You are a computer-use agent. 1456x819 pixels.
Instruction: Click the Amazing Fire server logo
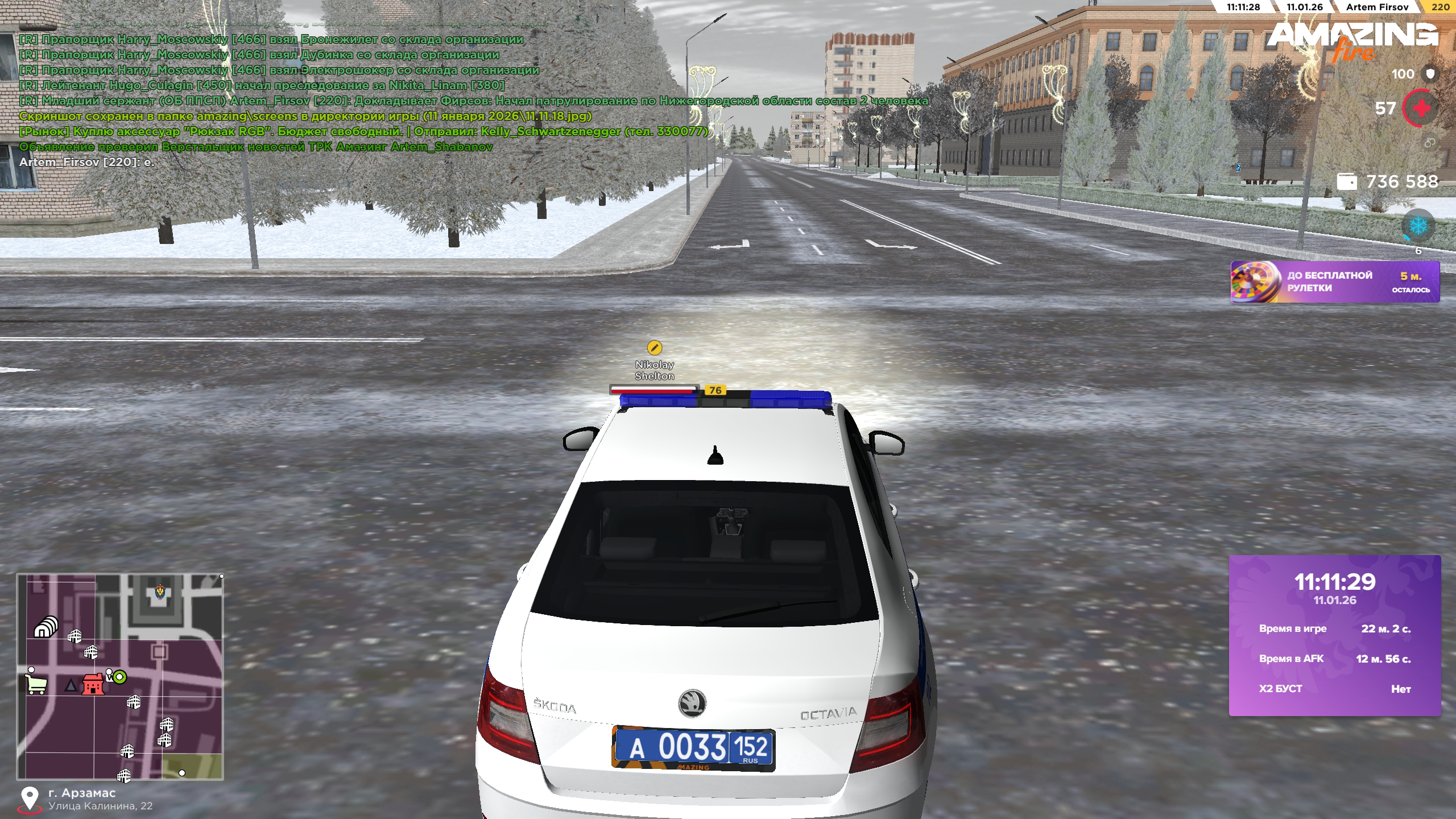pyautogui.click(x=1352, y=40)
